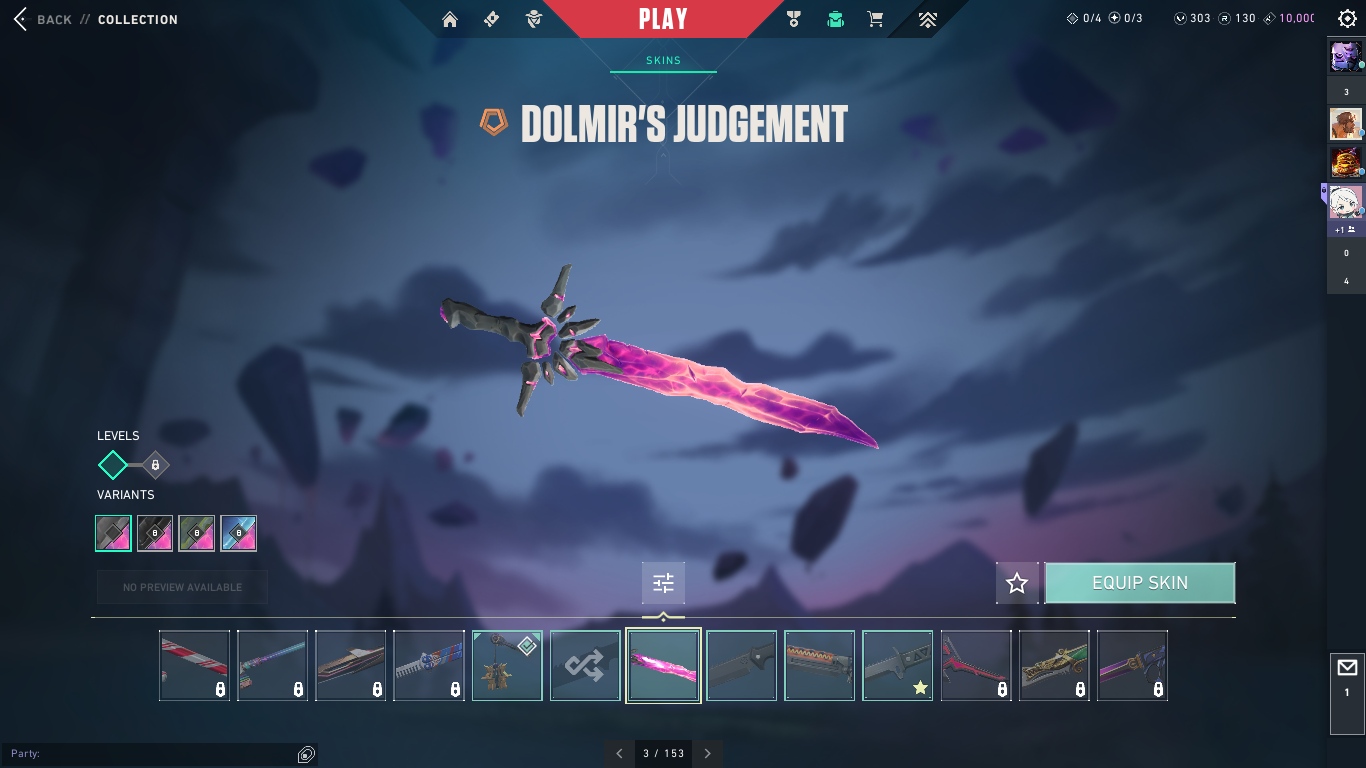Image resolution: width=1366 pixels, height=768 pixels.
Task: Open the battle pass medal icon
Action: (x=794, y=19)
